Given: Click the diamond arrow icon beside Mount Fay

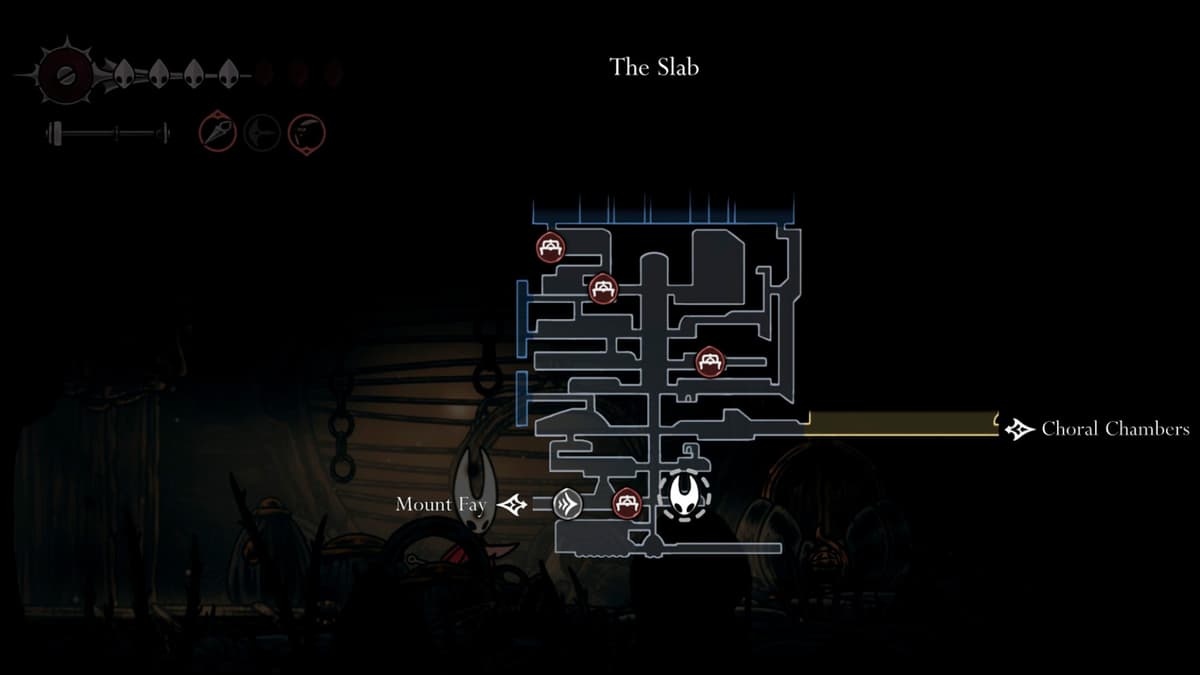Looking at the screenshot, I should coord(511,505).
